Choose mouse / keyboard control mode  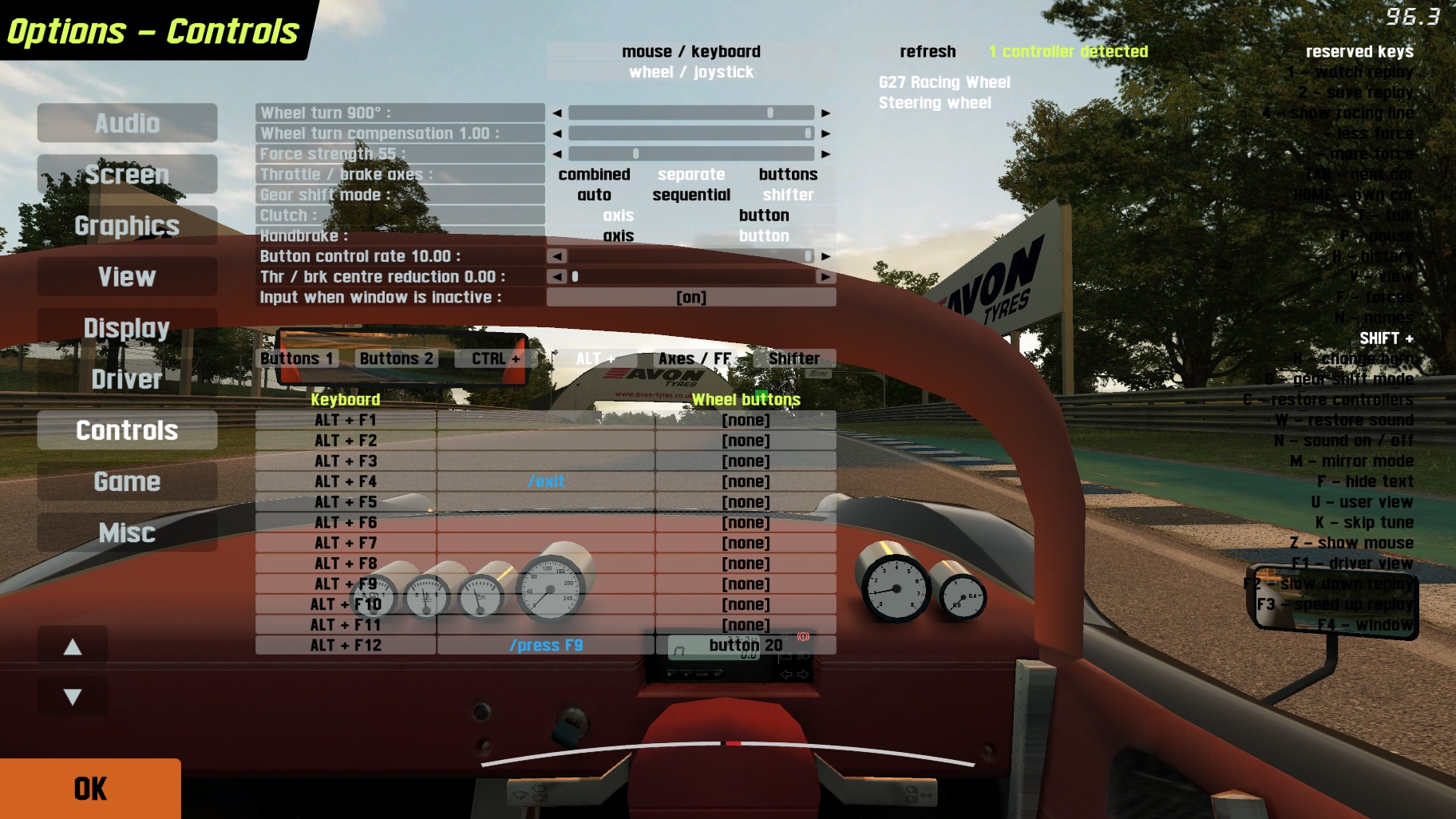point(690,52)
